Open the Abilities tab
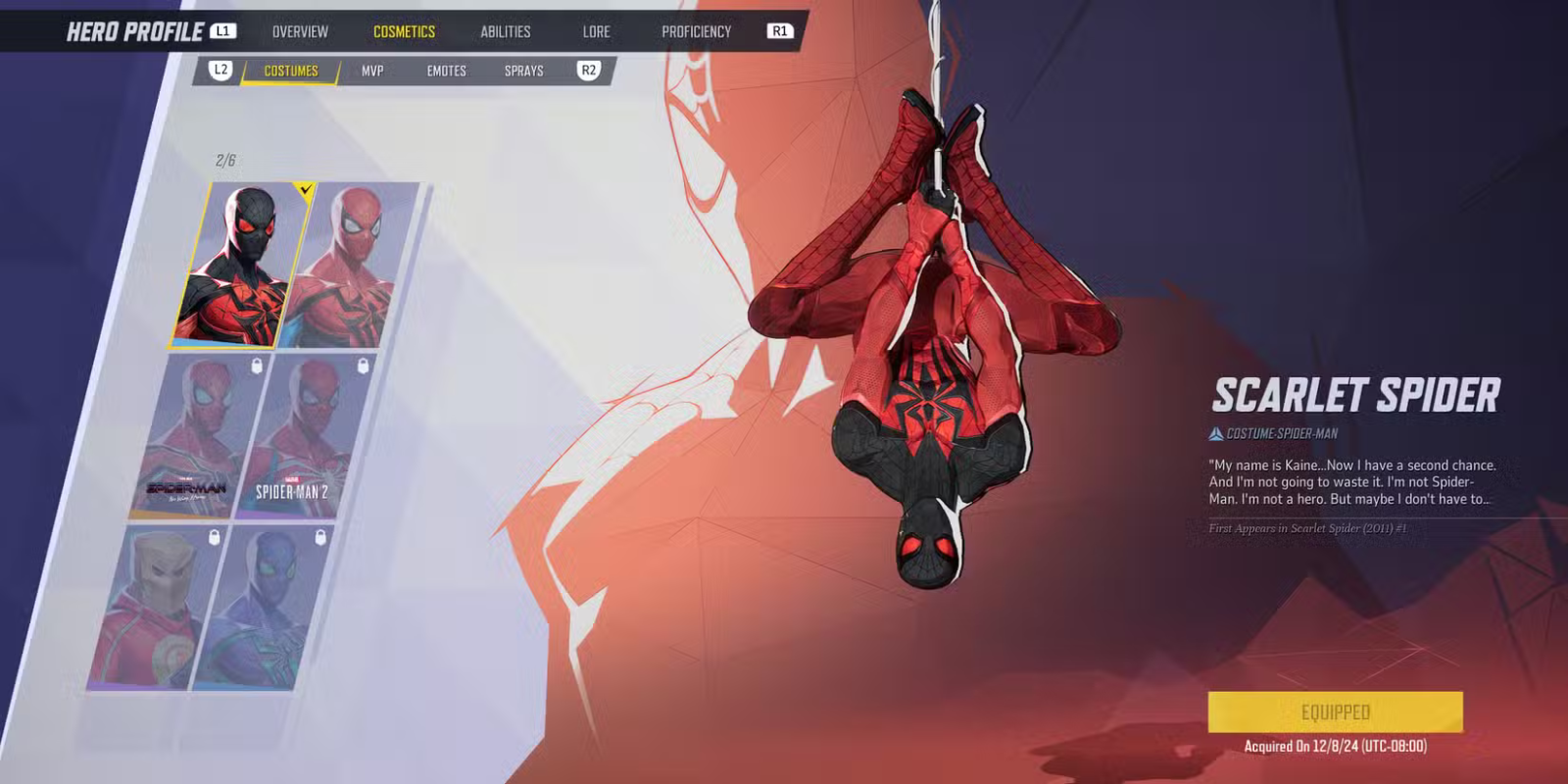The height and width of the screenshot is (784, 1568). point(507,30)
